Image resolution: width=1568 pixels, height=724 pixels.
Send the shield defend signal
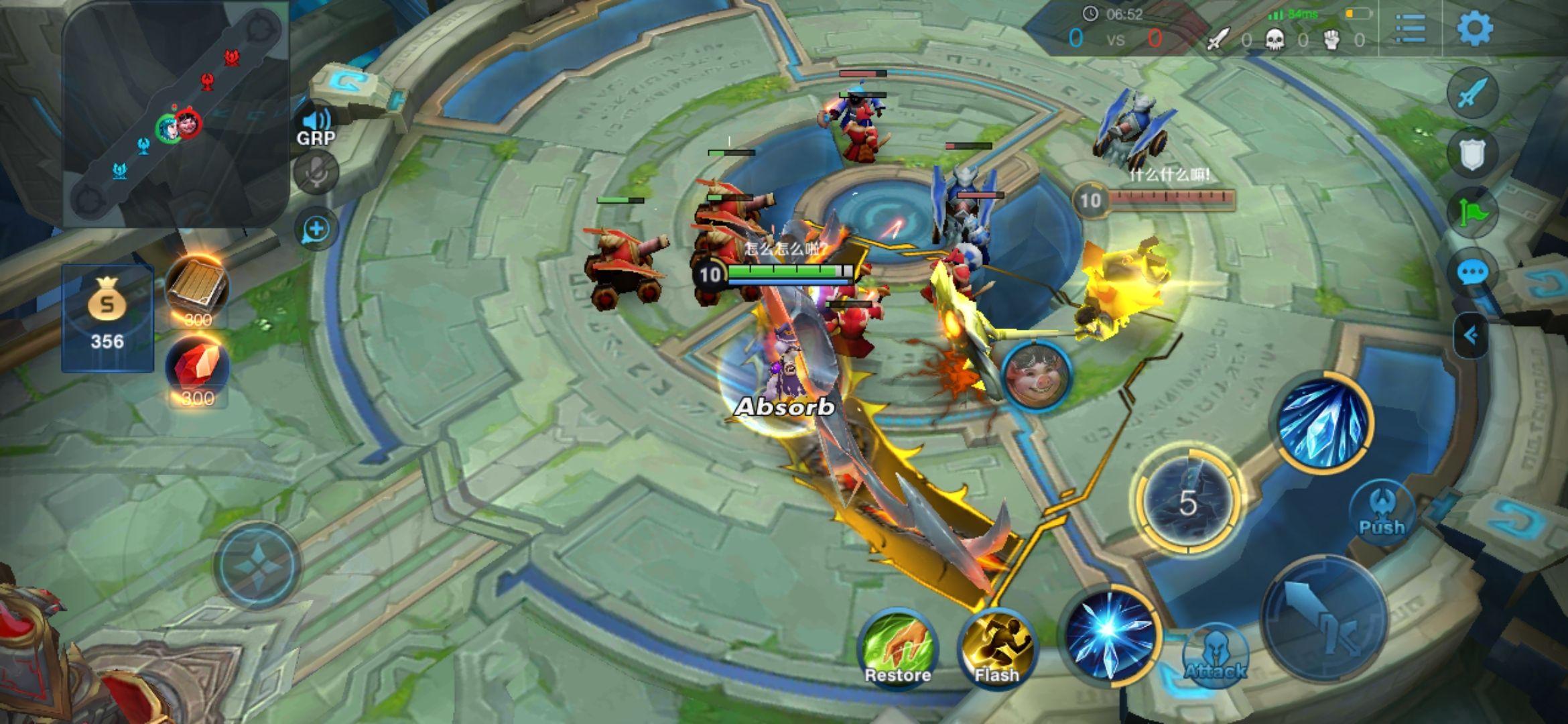point(1472,154)
